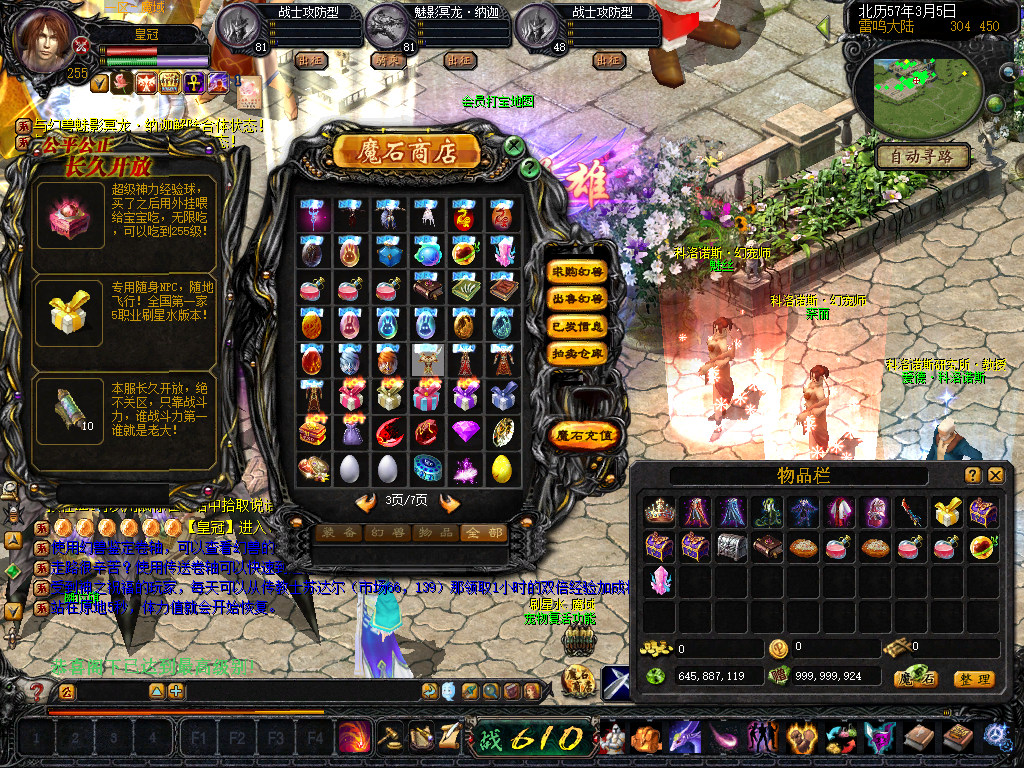Open the 魔石商店 help question mark

pyautogui.click(x=530, y=168)
